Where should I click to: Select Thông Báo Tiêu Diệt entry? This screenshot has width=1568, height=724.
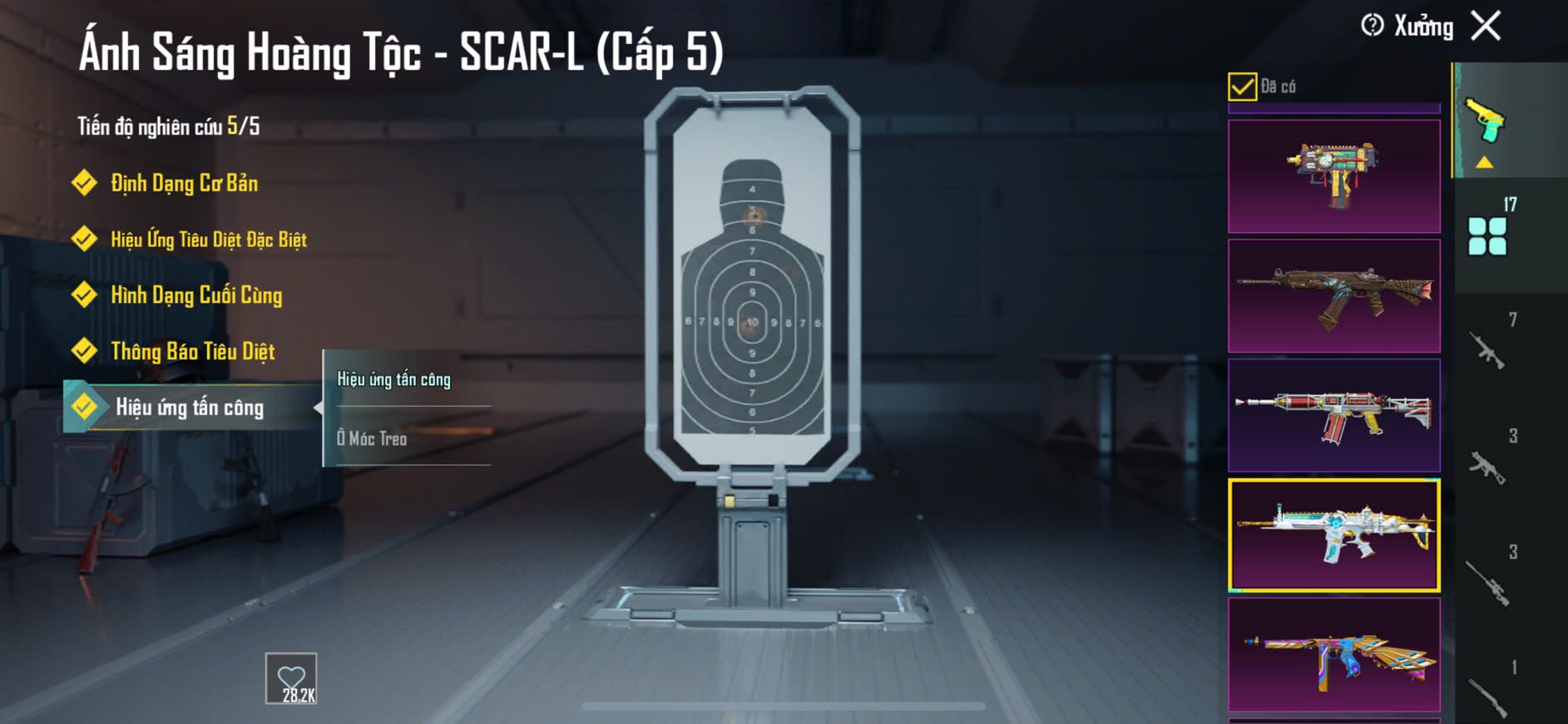pos(192,351)
